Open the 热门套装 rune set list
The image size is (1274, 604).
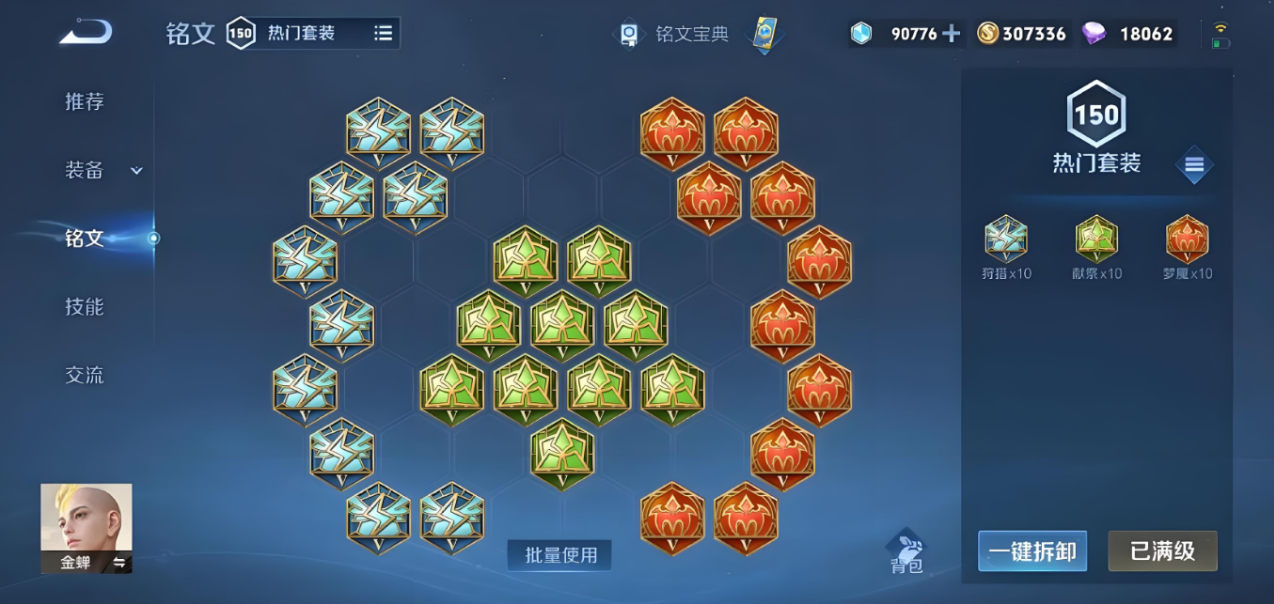coord(383,33)
